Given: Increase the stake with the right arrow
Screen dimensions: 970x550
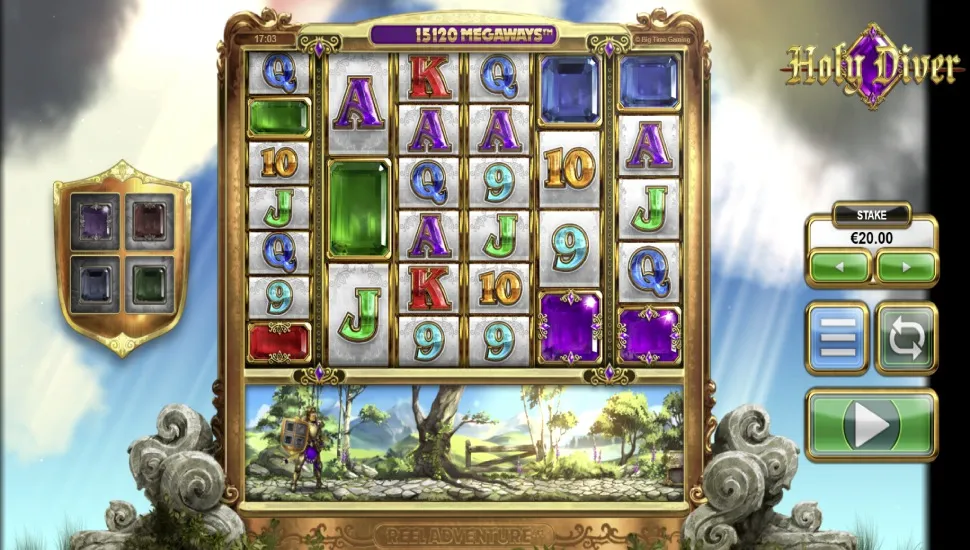Looking at the screenshot, I should click(x=905, y=267).
